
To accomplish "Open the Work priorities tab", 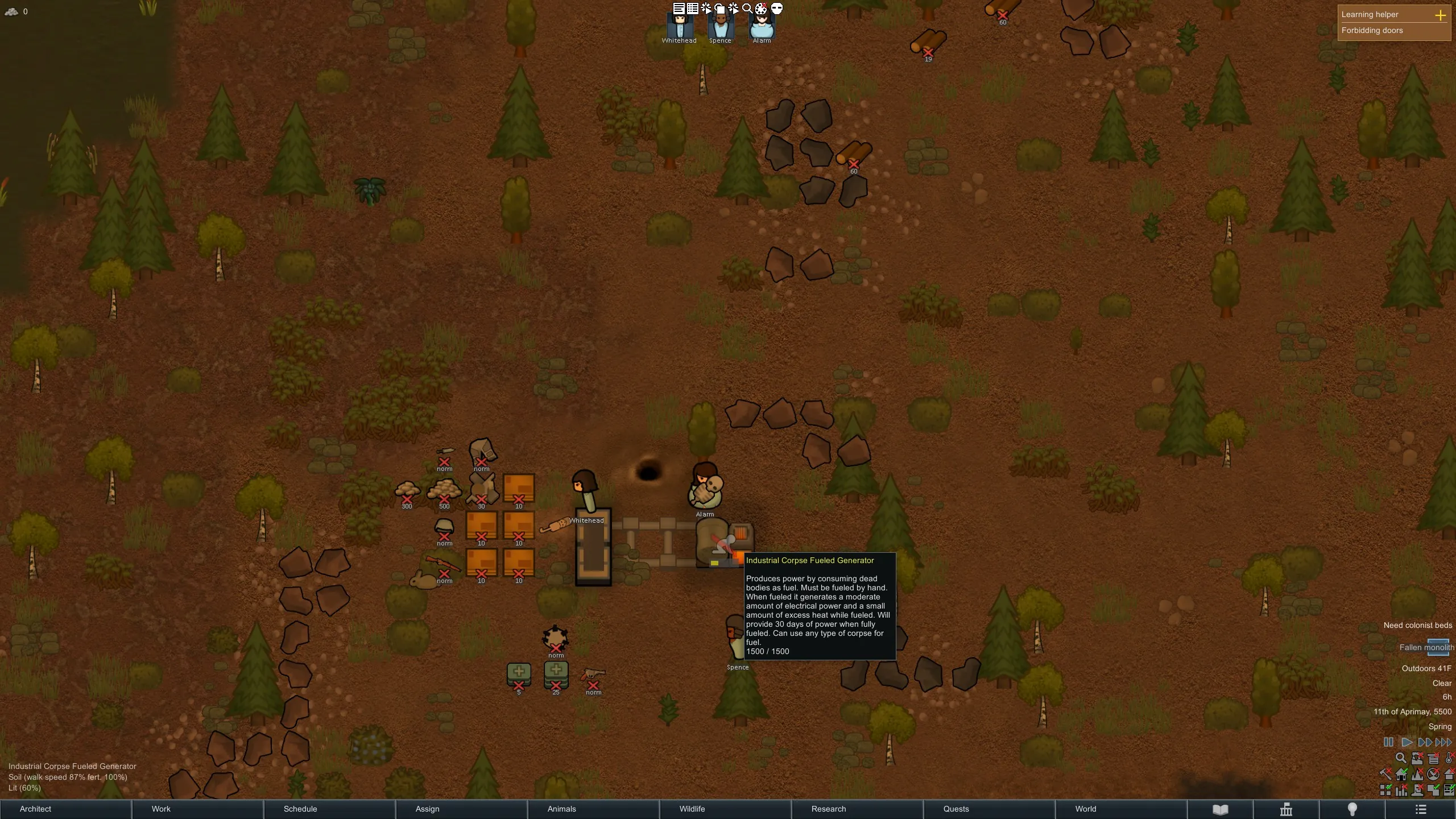I will click(x=197, y=809).
